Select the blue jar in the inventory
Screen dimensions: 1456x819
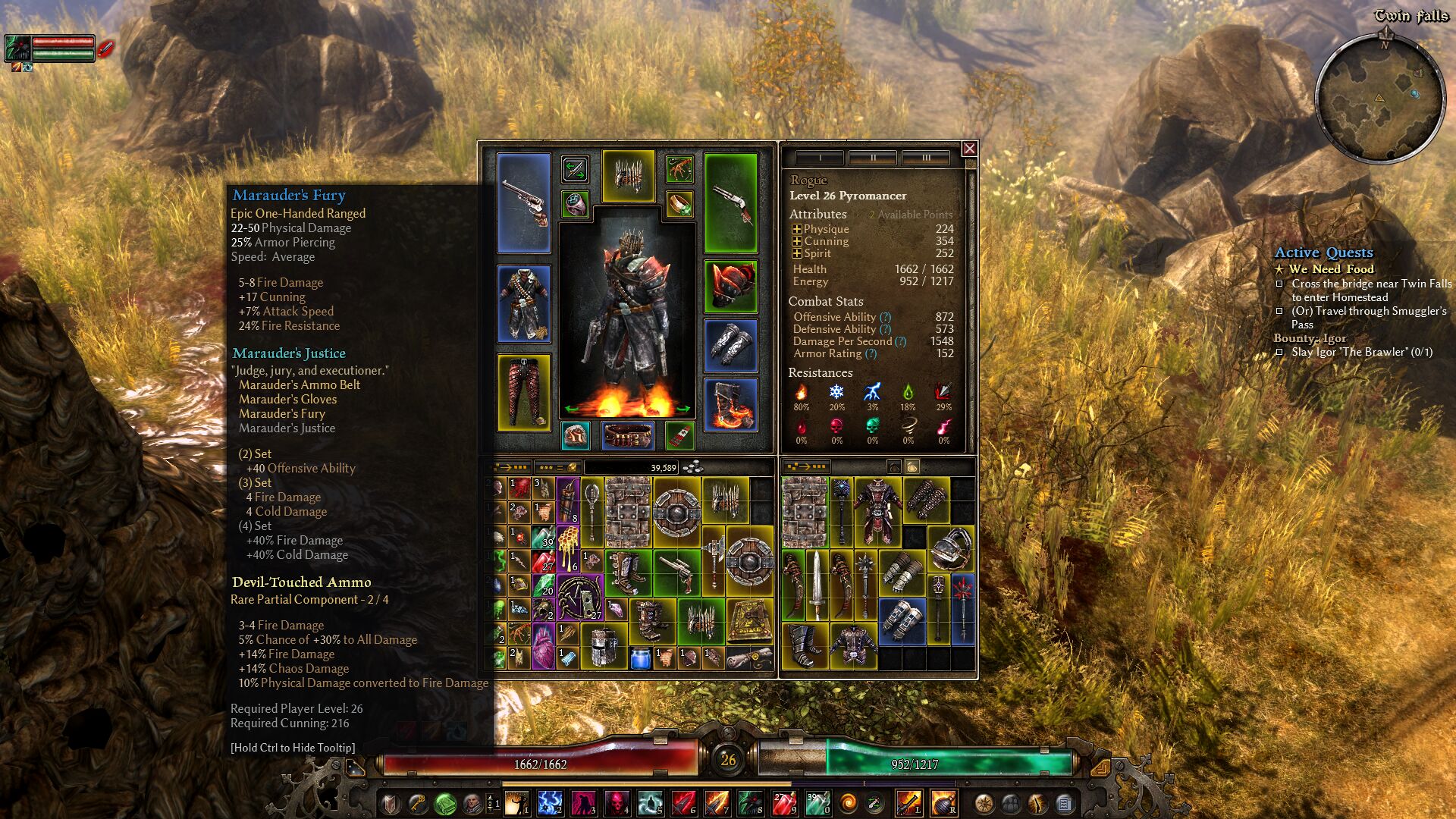(x=639, y=657)
